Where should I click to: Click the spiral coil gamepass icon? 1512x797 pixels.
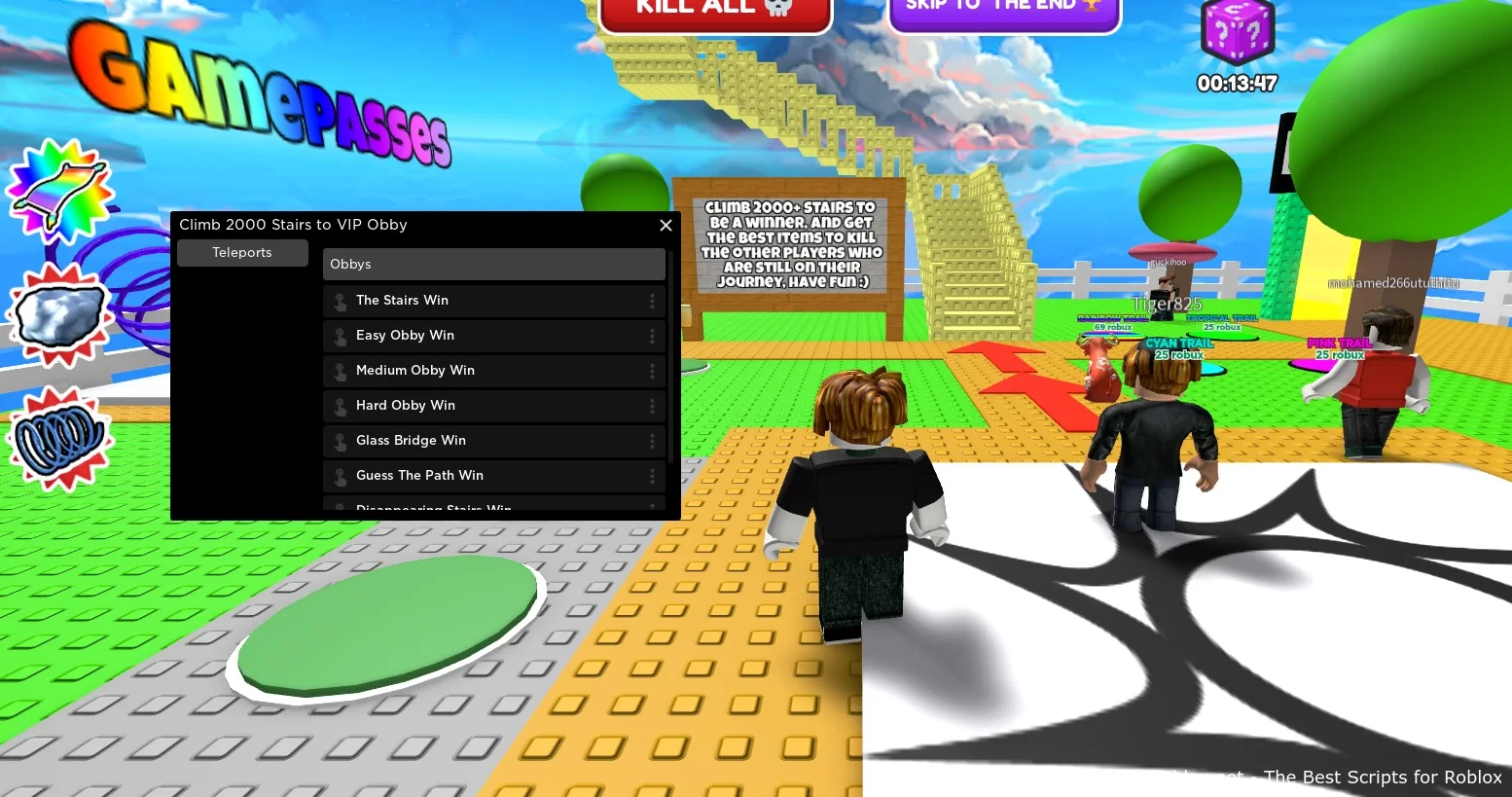[x=60, y=440]
